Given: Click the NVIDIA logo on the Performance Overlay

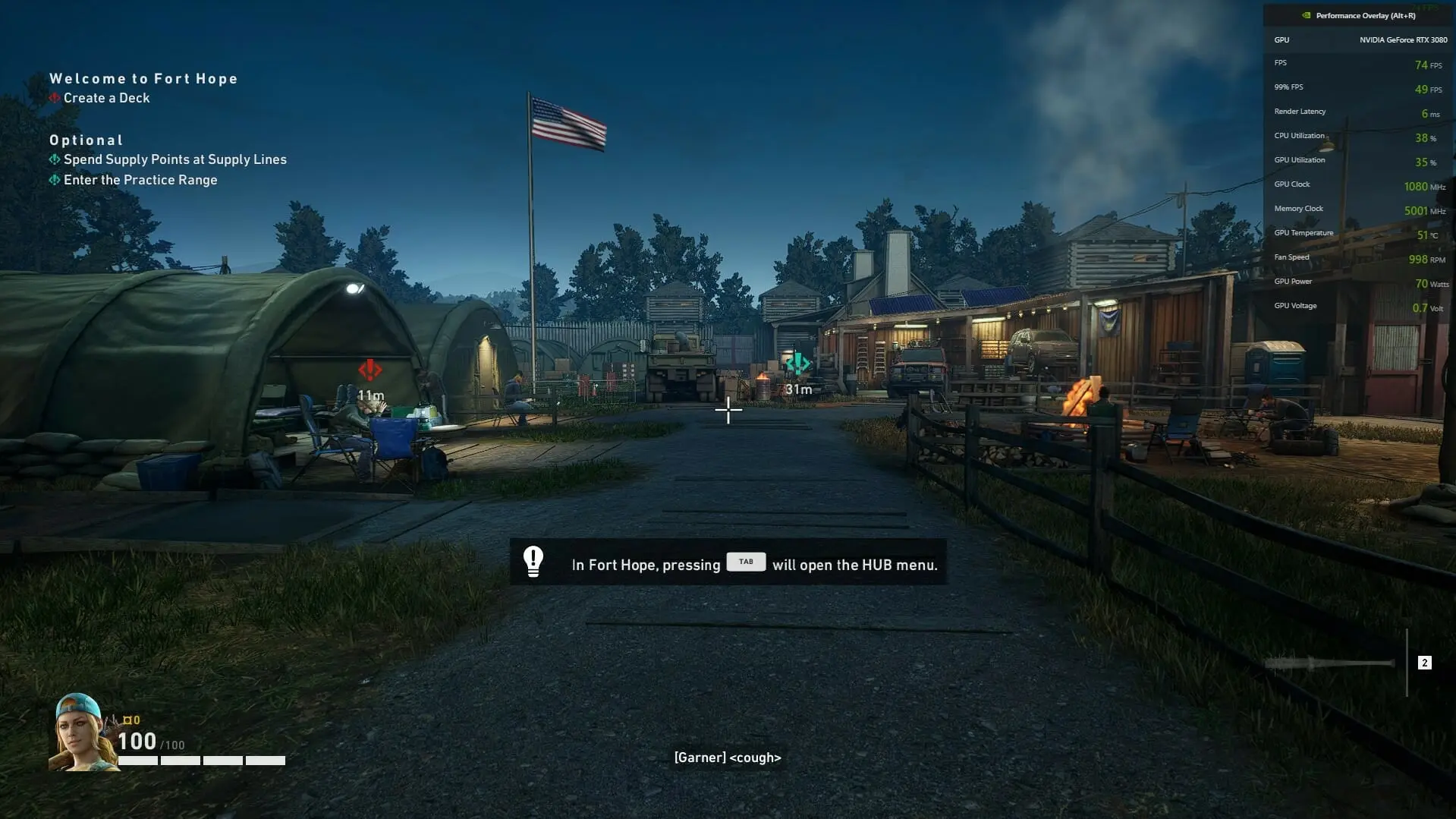Looking at the screenshot, I should [x=1307, y=15].
